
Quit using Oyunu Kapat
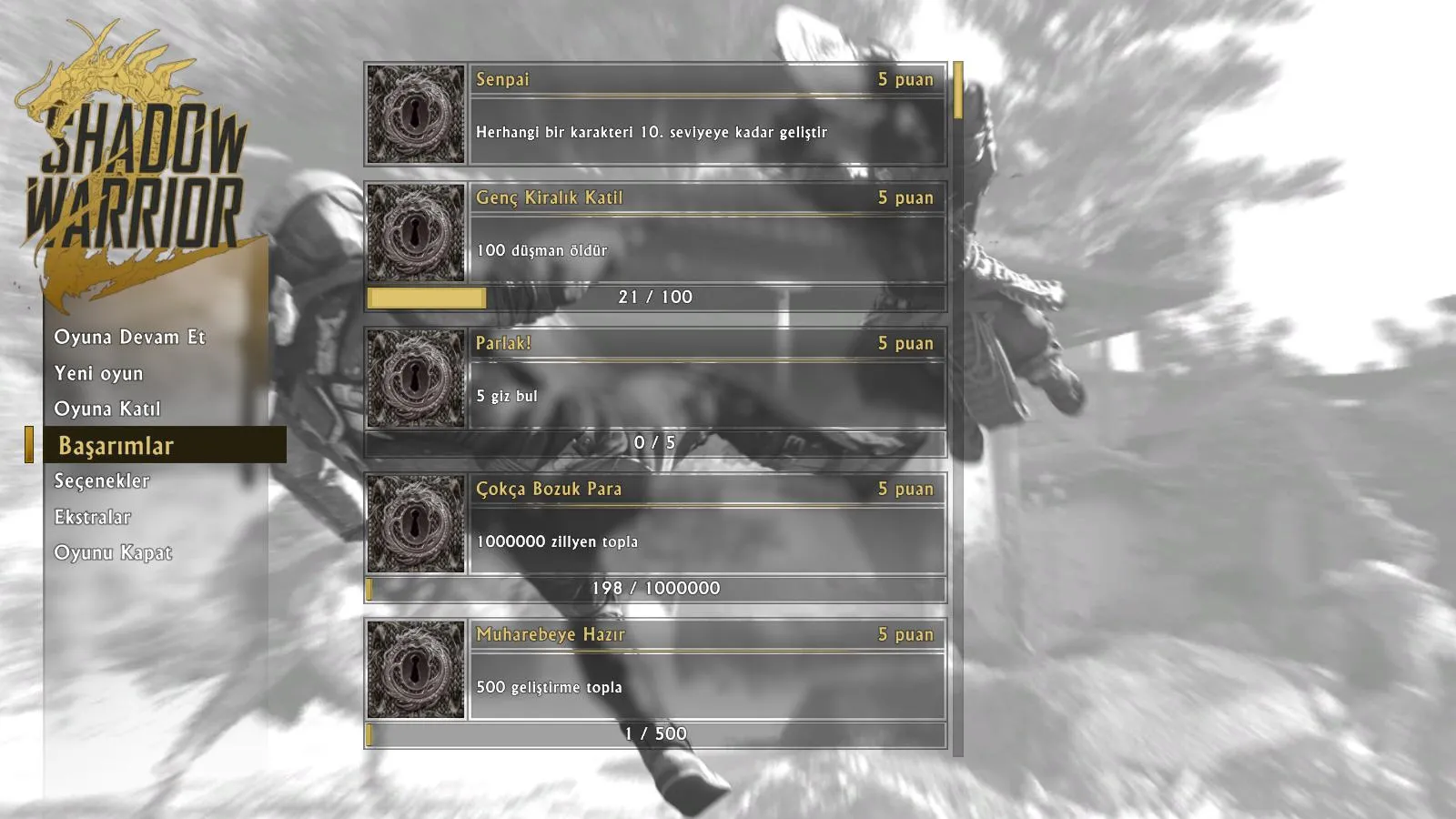[113, 552]
